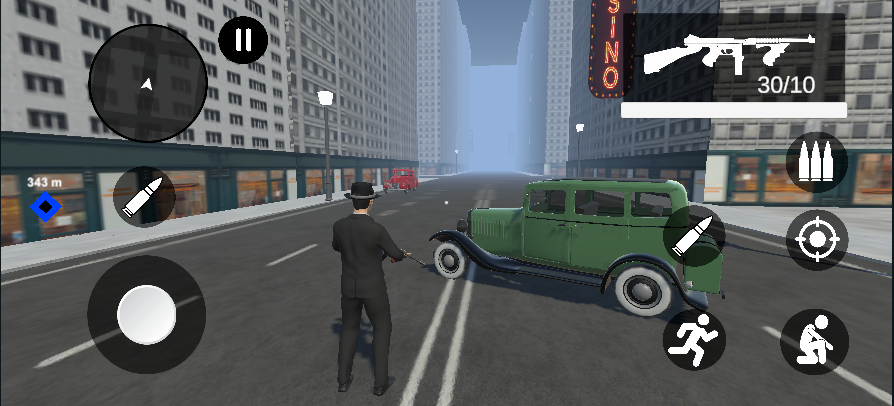The image size is (894, 406).
Task: Activate the crosshair aim button
Action: 816,240
